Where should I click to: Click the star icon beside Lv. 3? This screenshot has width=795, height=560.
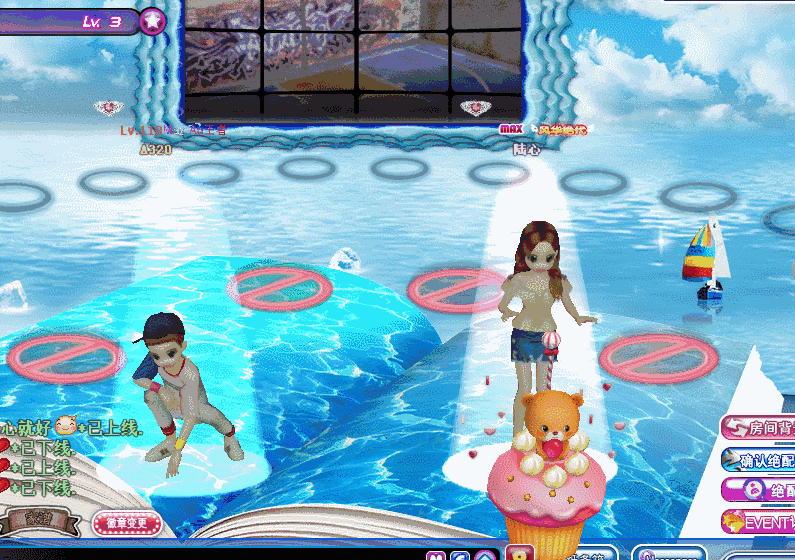(x=152, y=20)
